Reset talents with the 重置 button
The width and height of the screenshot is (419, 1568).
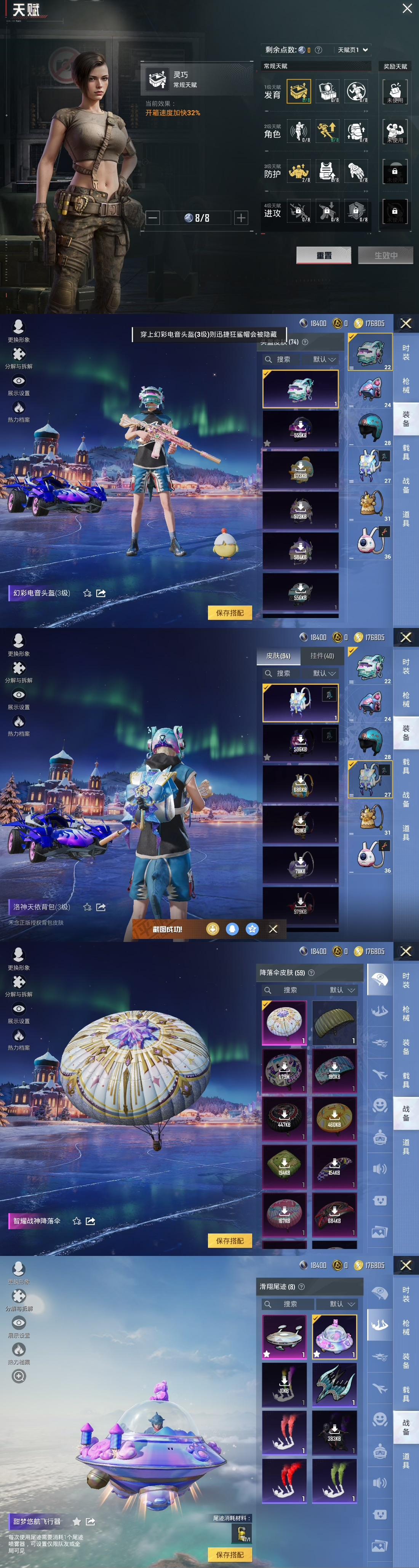point(323,255)
